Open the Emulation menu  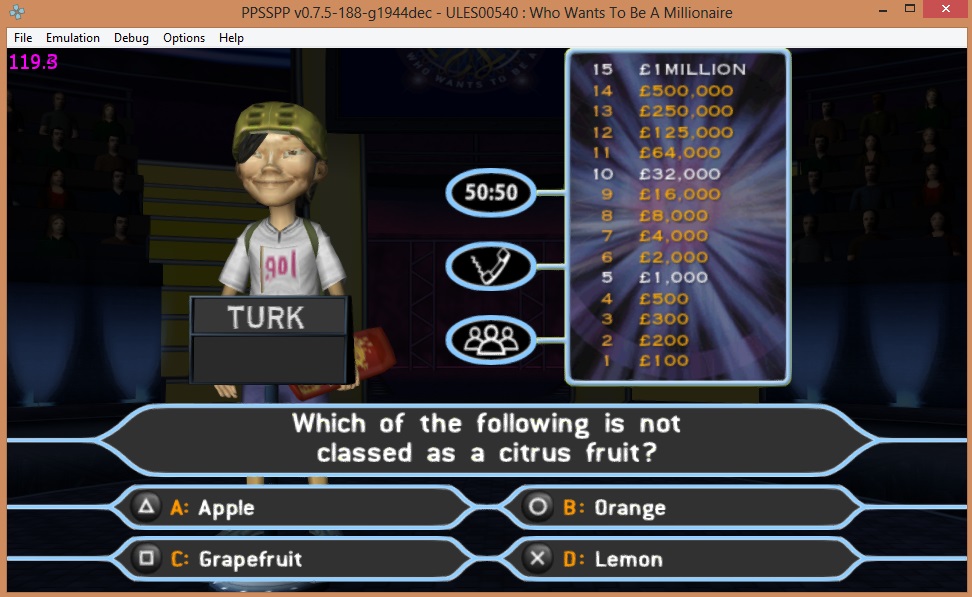tap(73, 38)
